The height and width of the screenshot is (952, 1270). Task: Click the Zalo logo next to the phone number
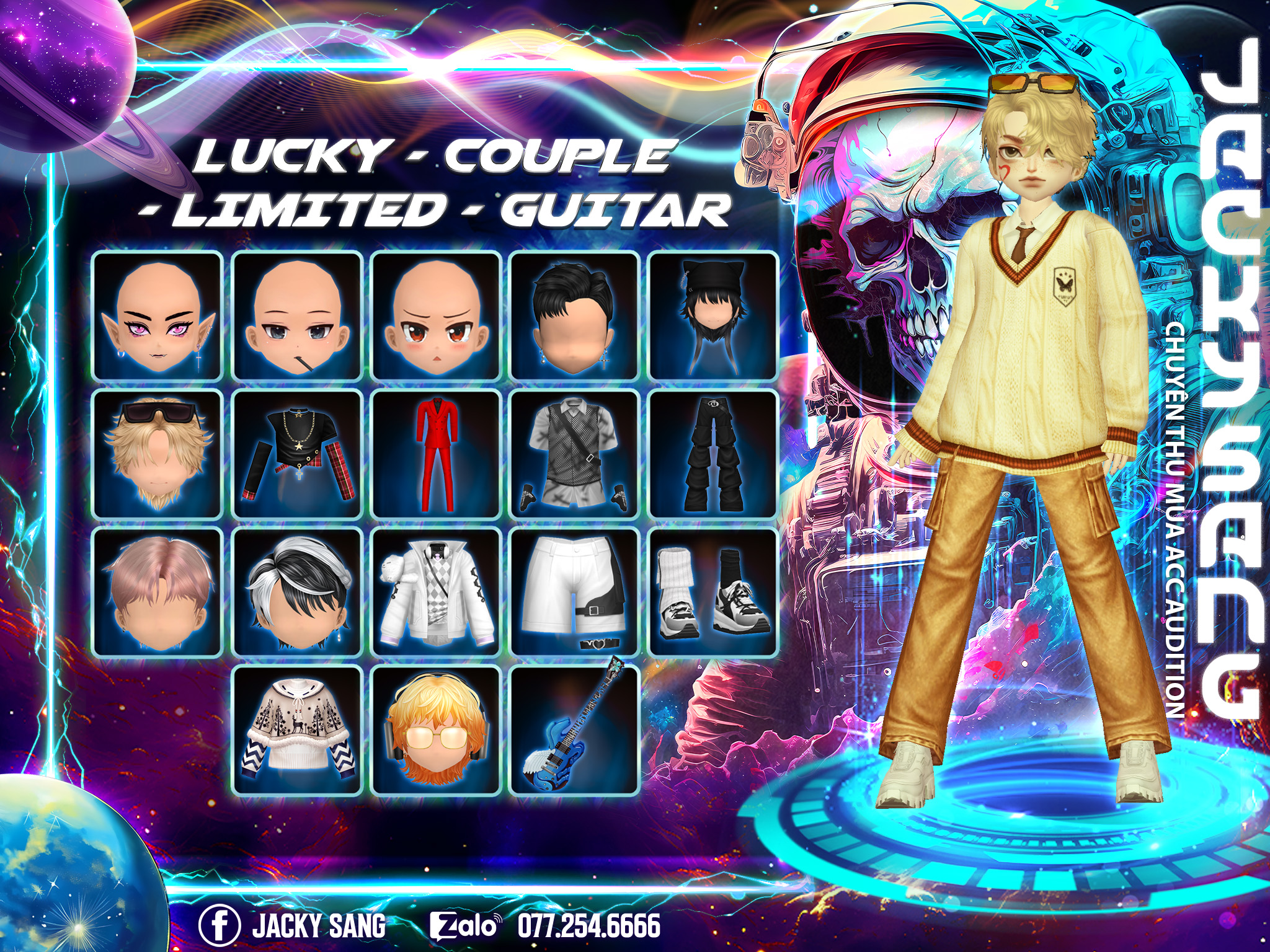tap(465, 926)
